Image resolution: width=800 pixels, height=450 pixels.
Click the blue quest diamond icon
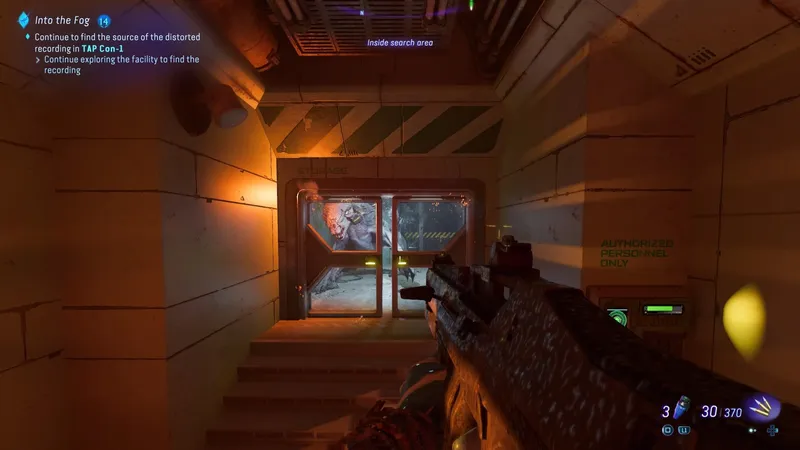click(23, 19)
